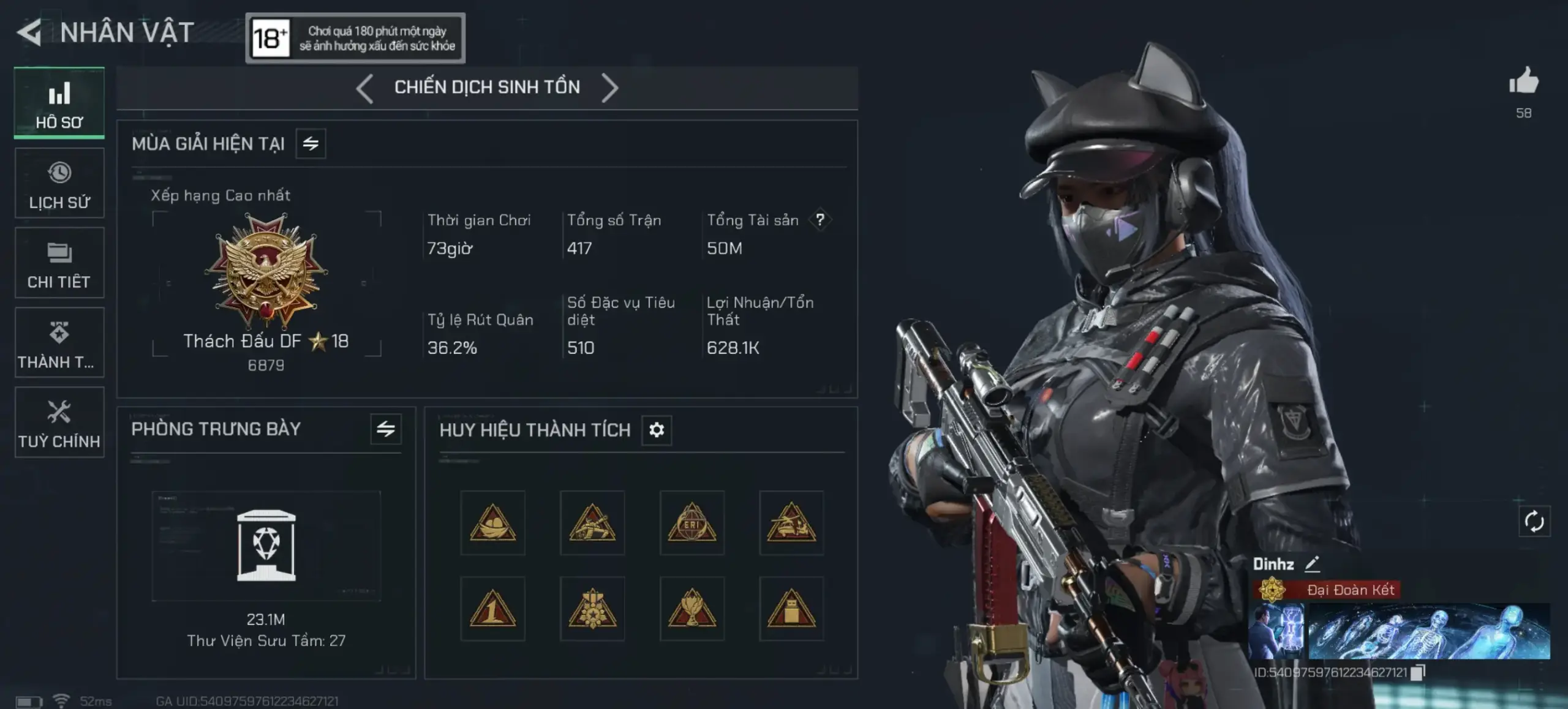1568x709 pixels.
Task: Switch to the Hồ Sơ tab
Action: click(59, 102)
